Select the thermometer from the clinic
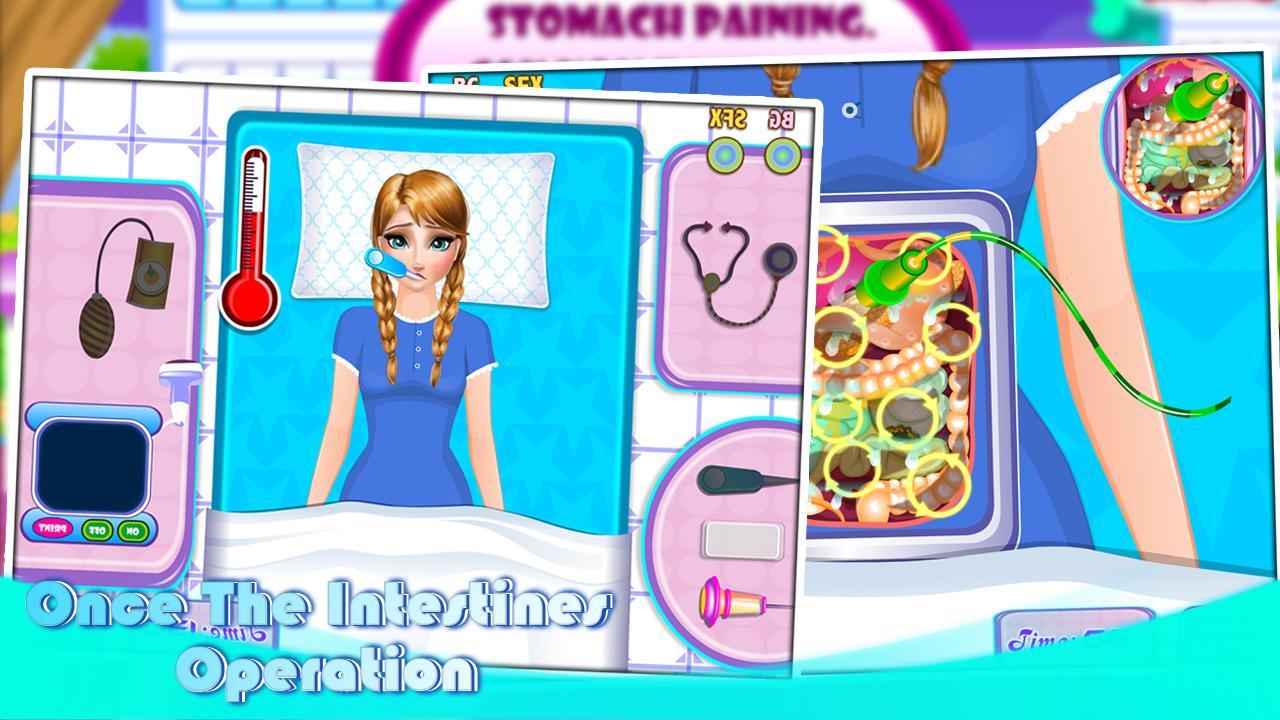The width and height of the screenshot is (1280, 720). (x=253, y=230)
